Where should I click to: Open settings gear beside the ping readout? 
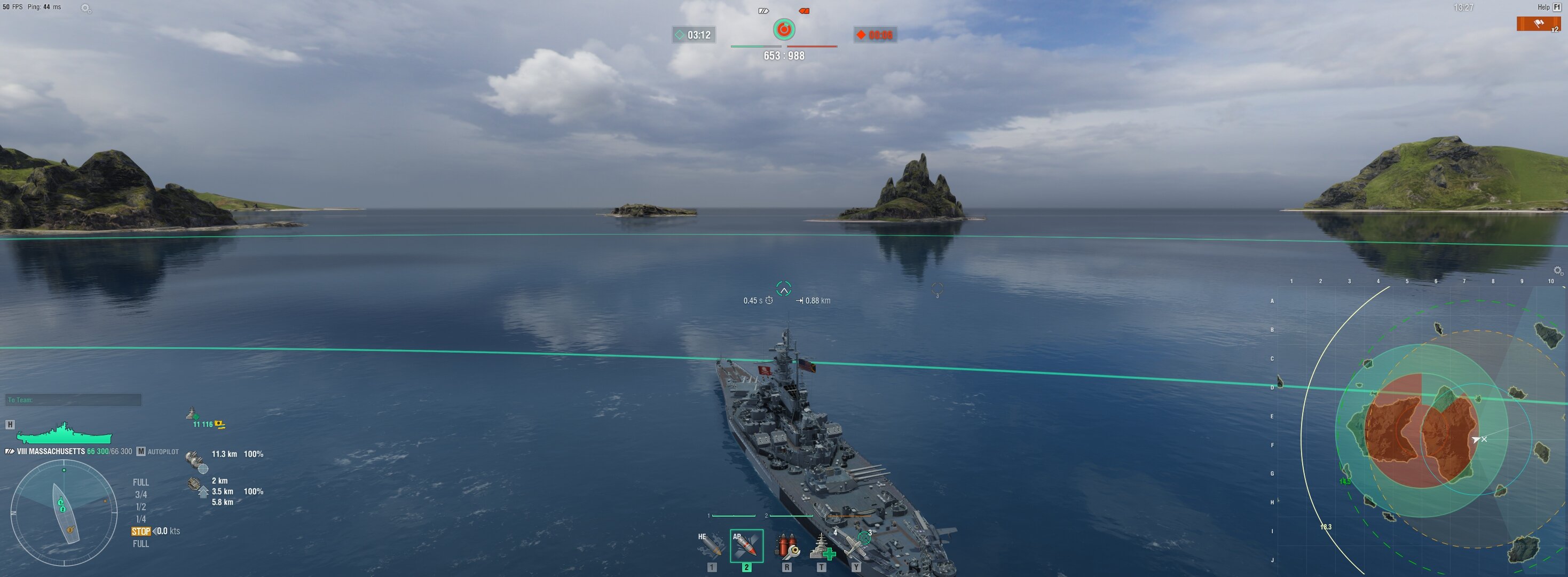click(86, 9)
